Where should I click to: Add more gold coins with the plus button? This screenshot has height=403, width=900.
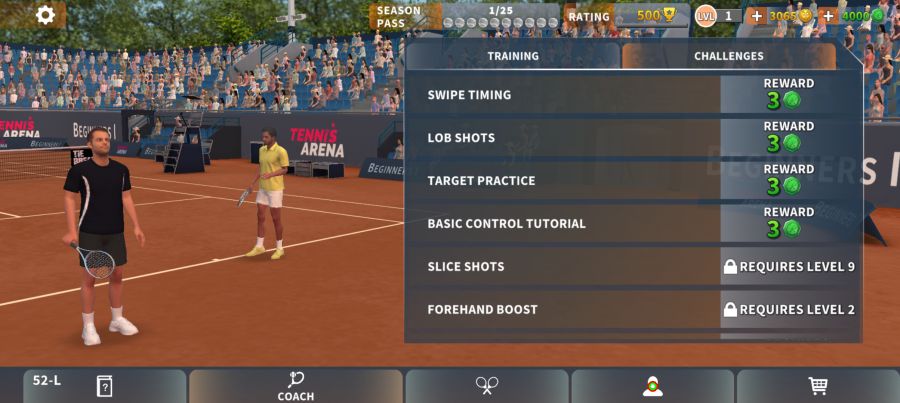756,16
